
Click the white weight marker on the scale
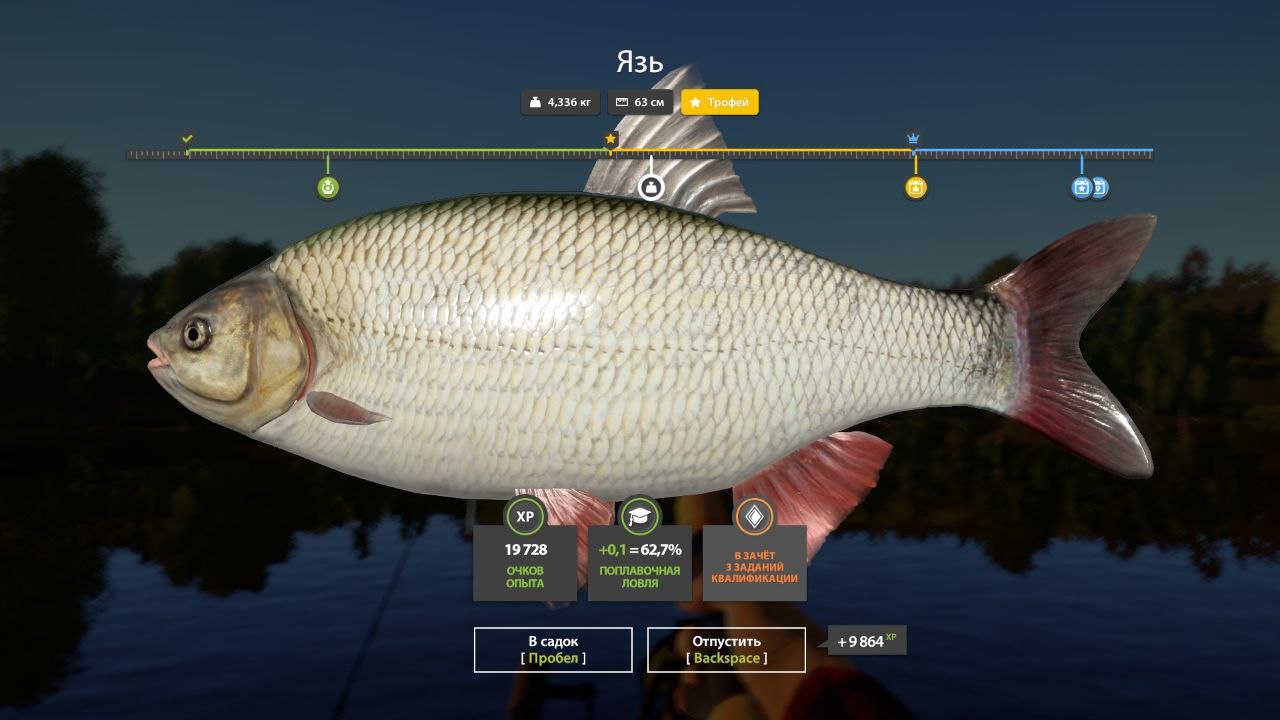(x=651, y=187)
